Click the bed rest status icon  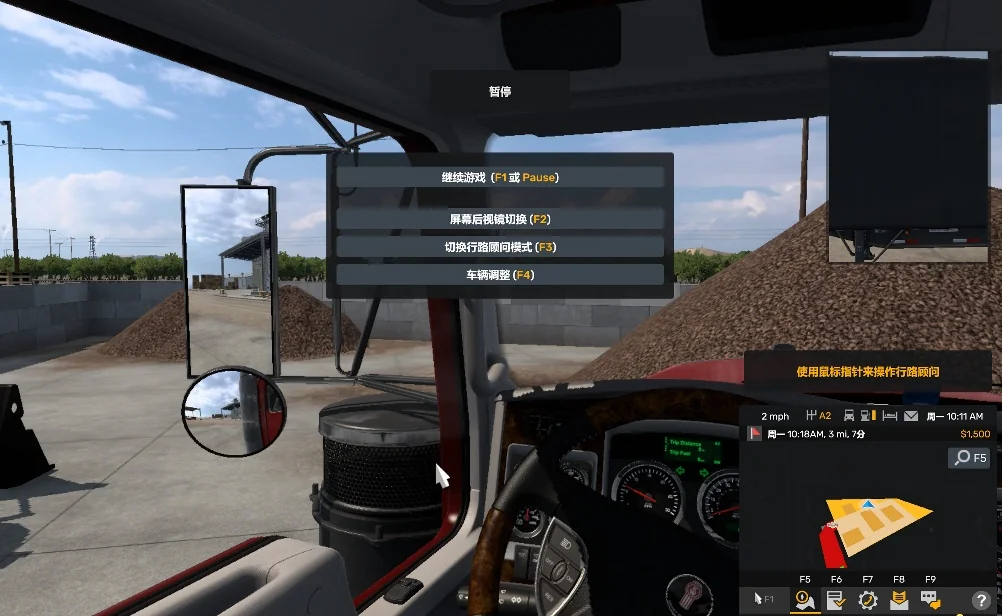[x=889, y=416]
